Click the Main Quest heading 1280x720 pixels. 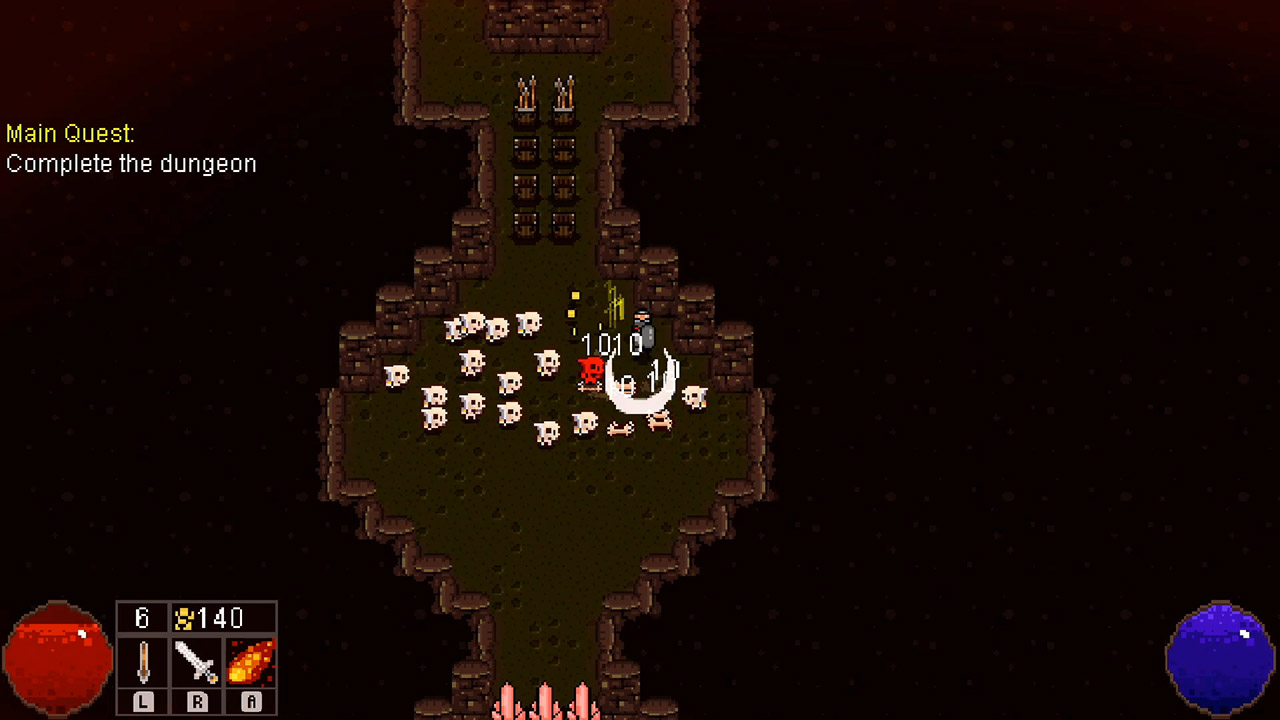coord(70,133)
